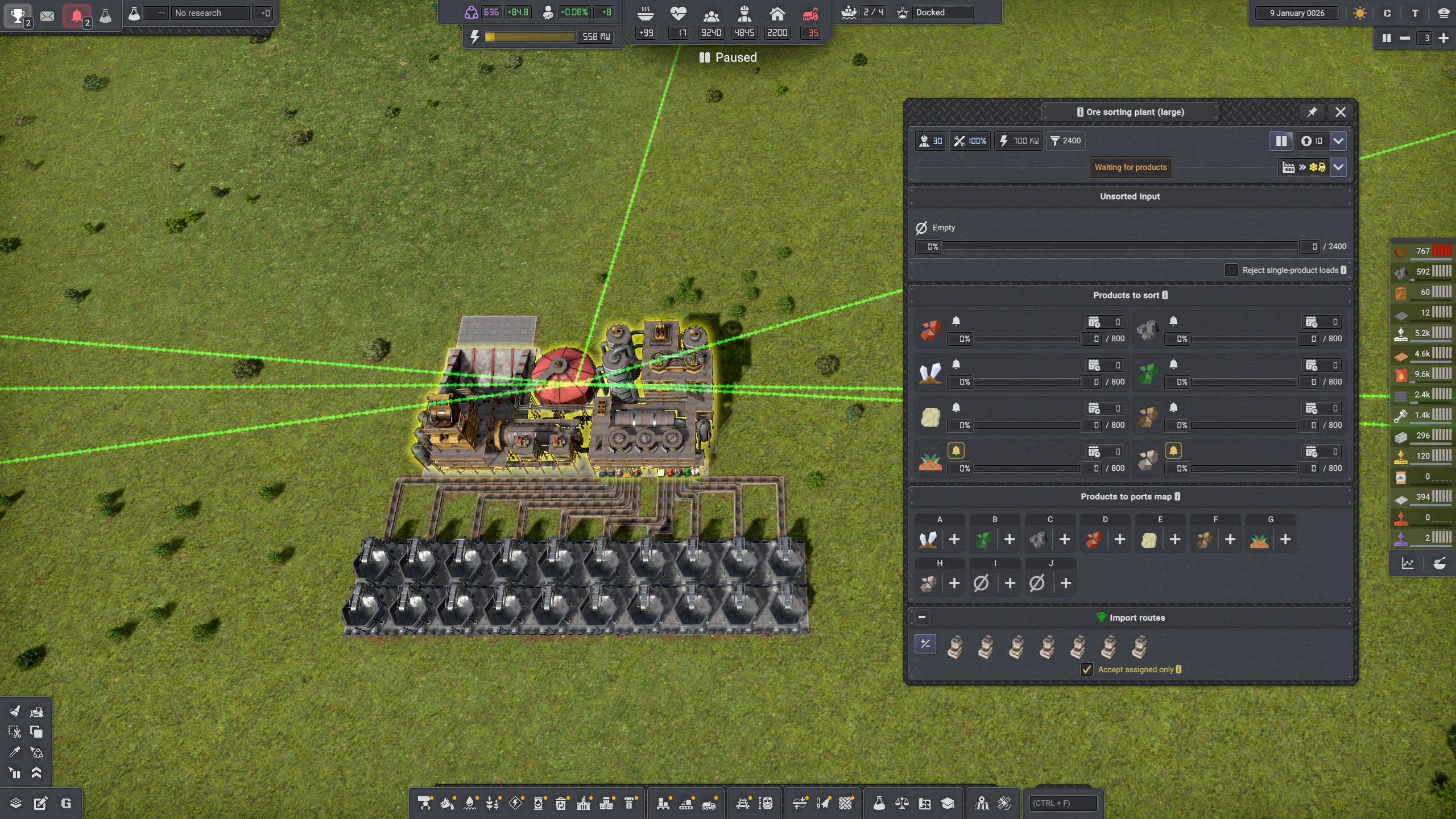The image size is (1456, 819).
Task: Open the research/science menu from the bottom toolbar
Action: pyautogui.click(x=880, y=803)
